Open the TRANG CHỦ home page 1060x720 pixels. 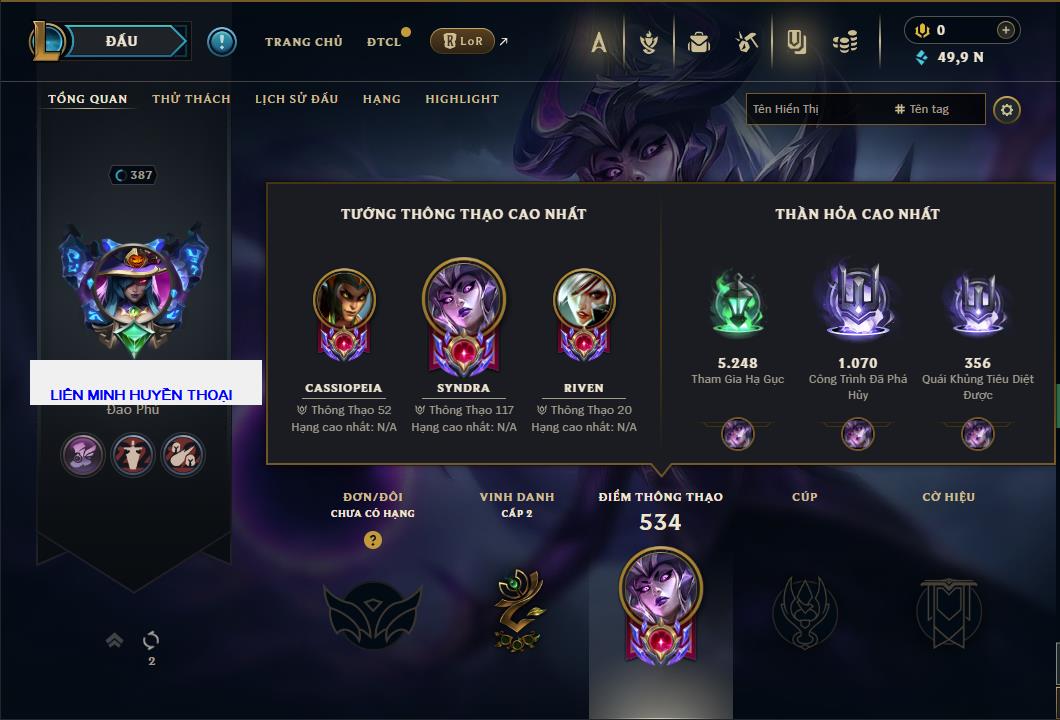(x=303, y=42)
